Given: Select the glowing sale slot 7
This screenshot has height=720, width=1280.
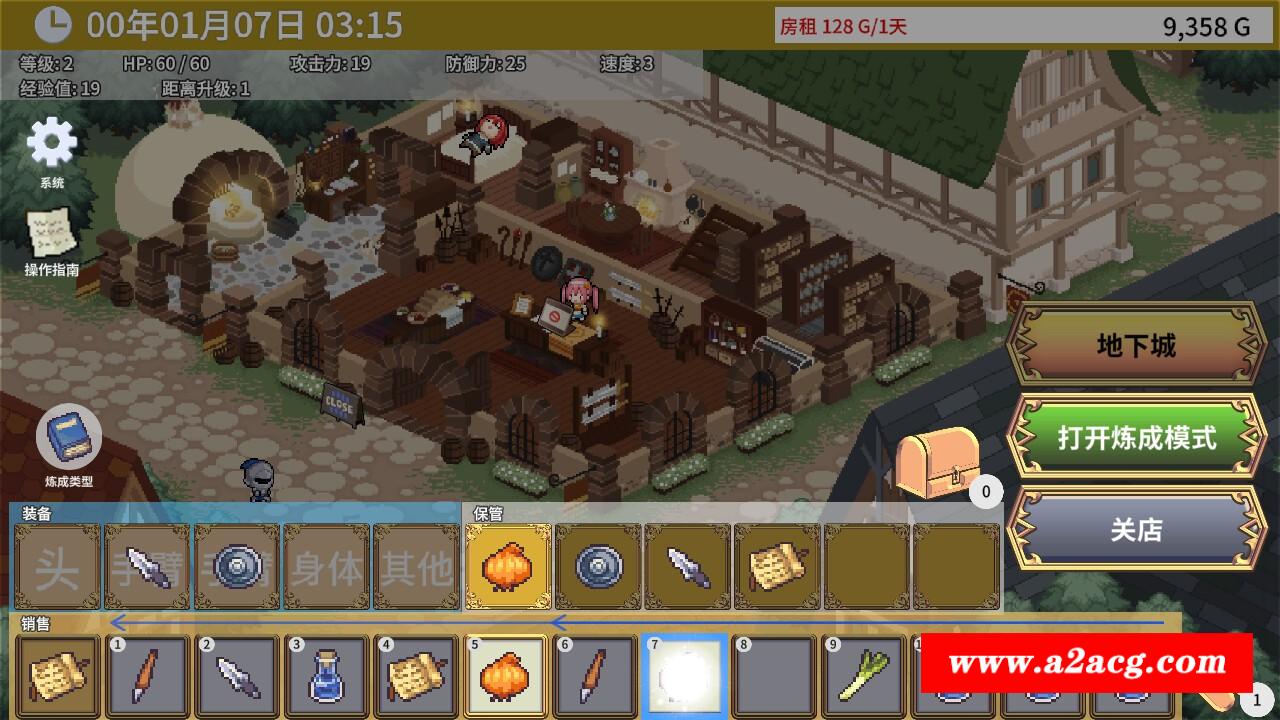Looking at the screenshot, I should point(686,677).
